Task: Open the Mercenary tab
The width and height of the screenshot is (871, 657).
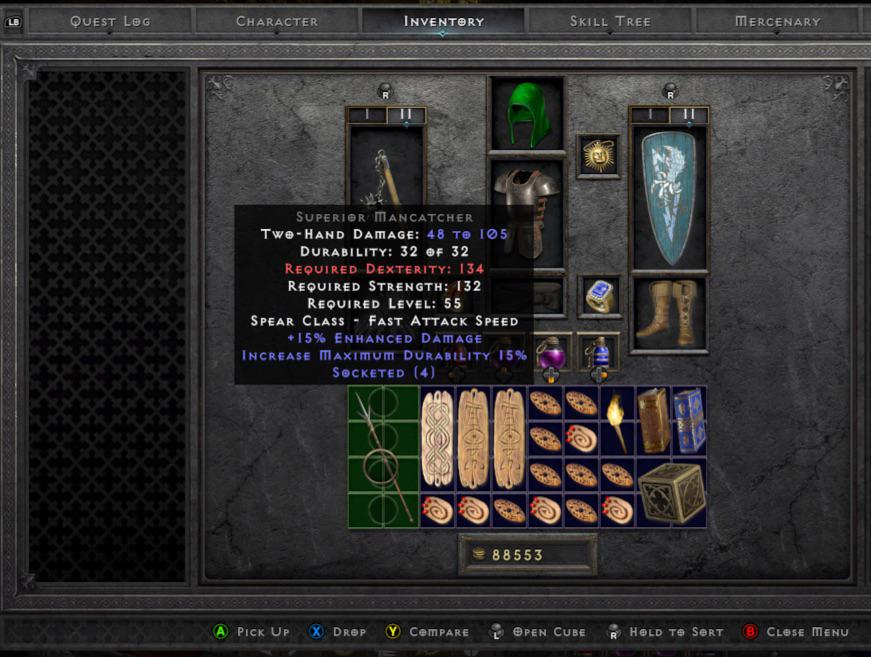Action: [x=777, y=21]
